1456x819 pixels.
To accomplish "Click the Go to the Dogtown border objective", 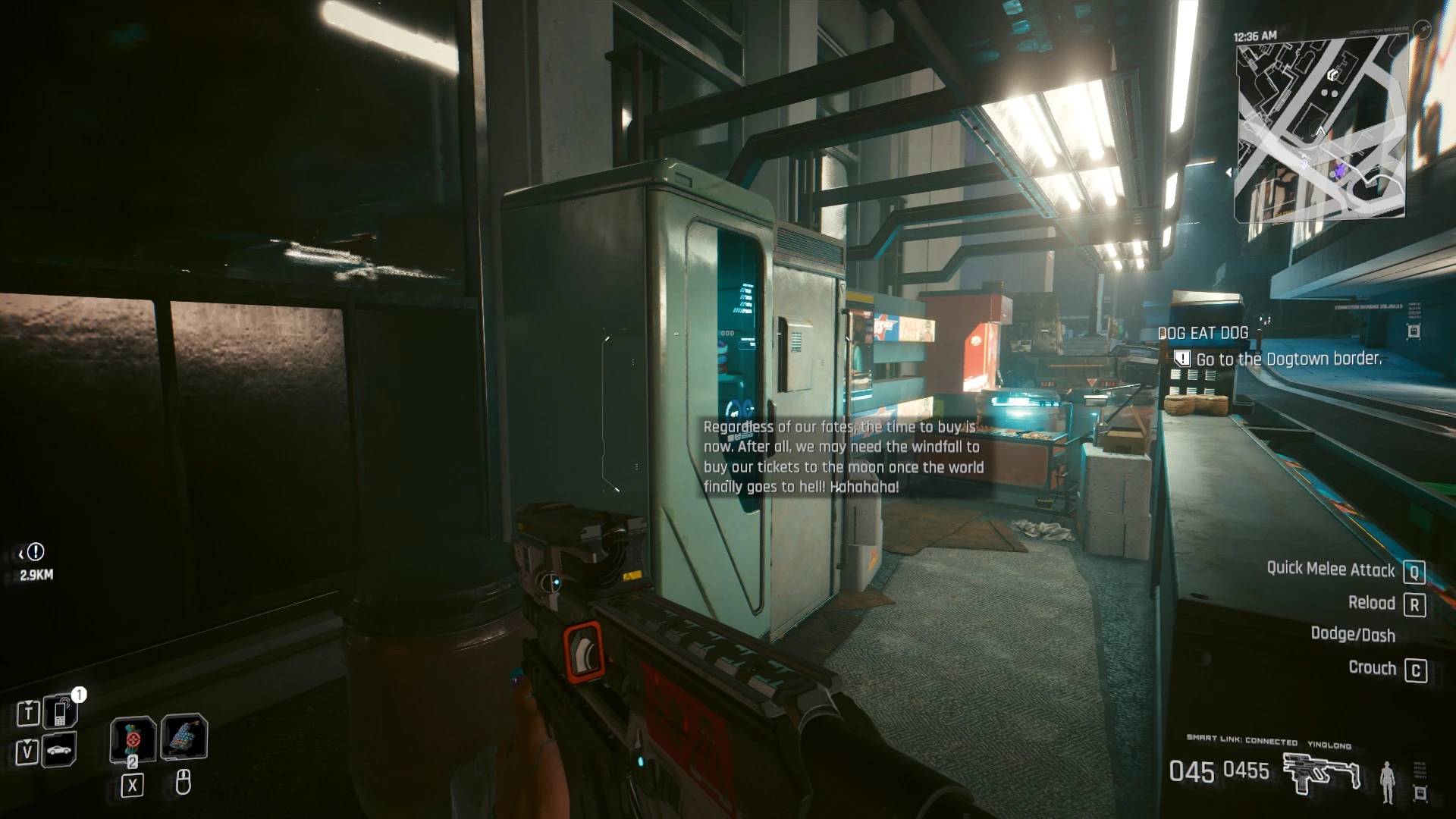I will click(1289, 359).
